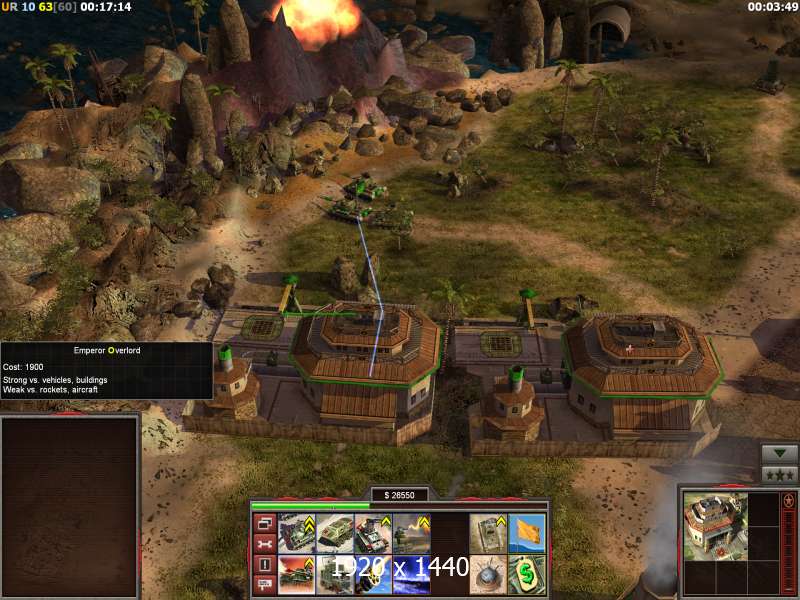Build the supply truck vehicle
This screenshot has height=600, width=800.
click(x=335, y=574)
